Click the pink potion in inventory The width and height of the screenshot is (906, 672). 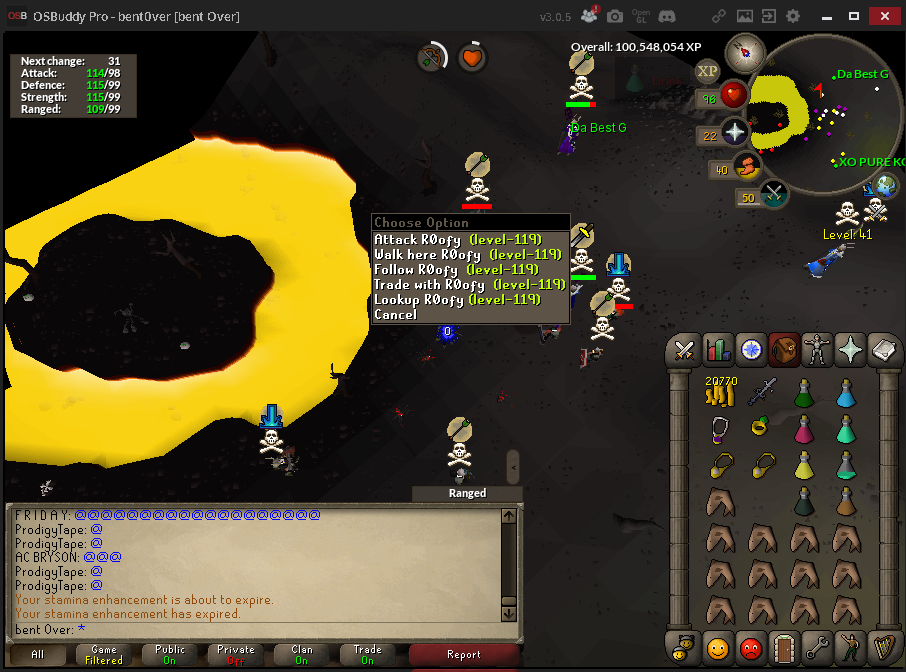(804, 431)
